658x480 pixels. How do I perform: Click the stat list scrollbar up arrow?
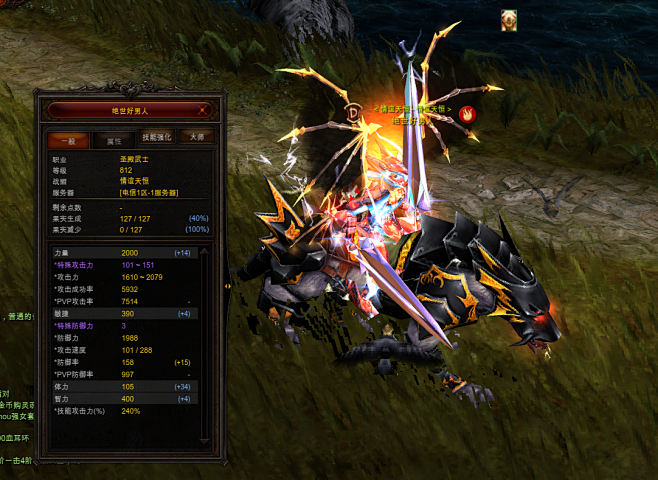[205, 251]
